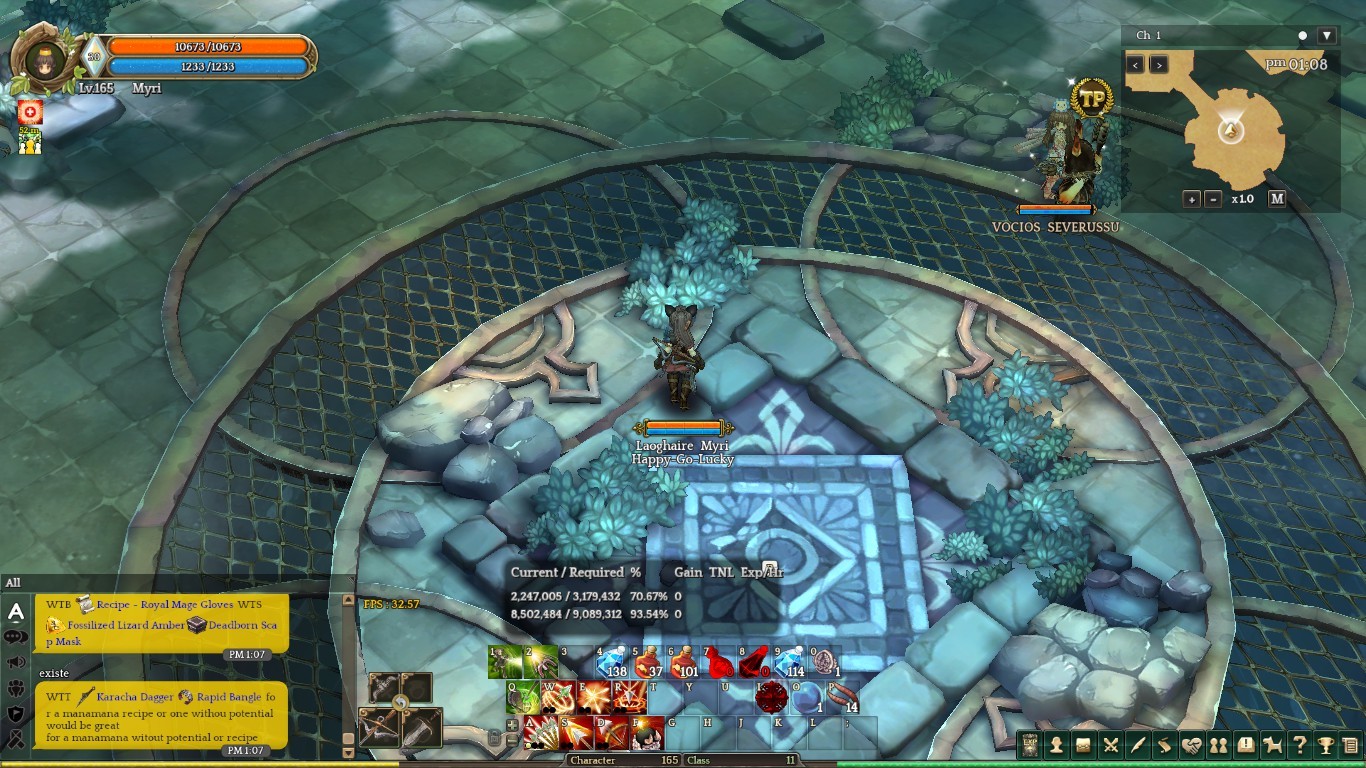The width and height of the screenshot is (1366, 768).
Task: Activate the multi-arrow skill on key A
Action: [541, 733]
